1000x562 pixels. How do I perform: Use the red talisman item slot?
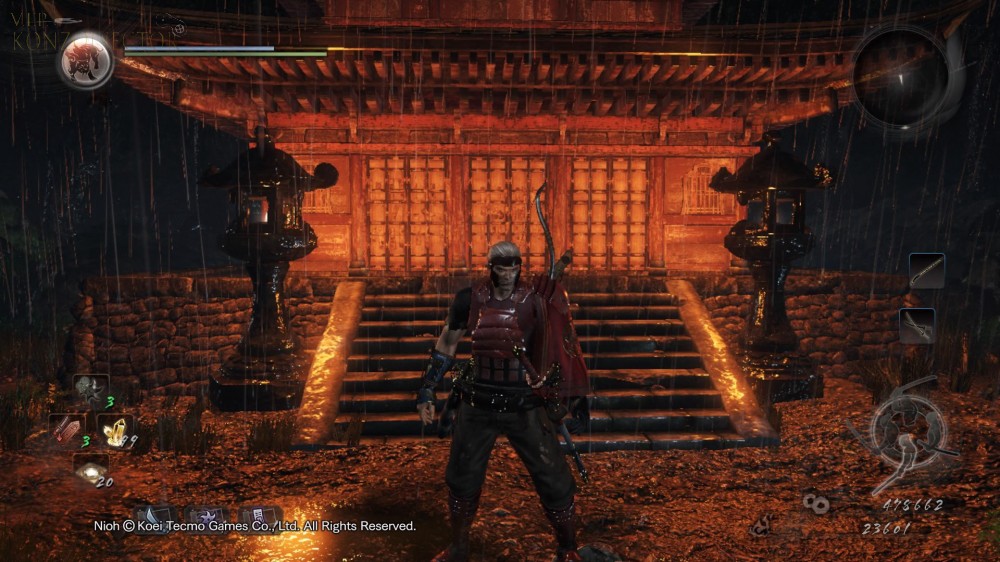(67, 429)
